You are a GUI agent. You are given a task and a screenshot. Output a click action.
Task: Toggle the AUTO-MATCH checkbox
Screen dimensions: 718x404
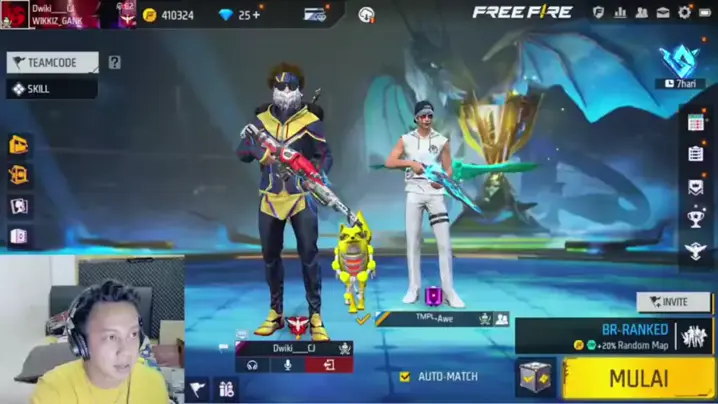tap(405, 377)
